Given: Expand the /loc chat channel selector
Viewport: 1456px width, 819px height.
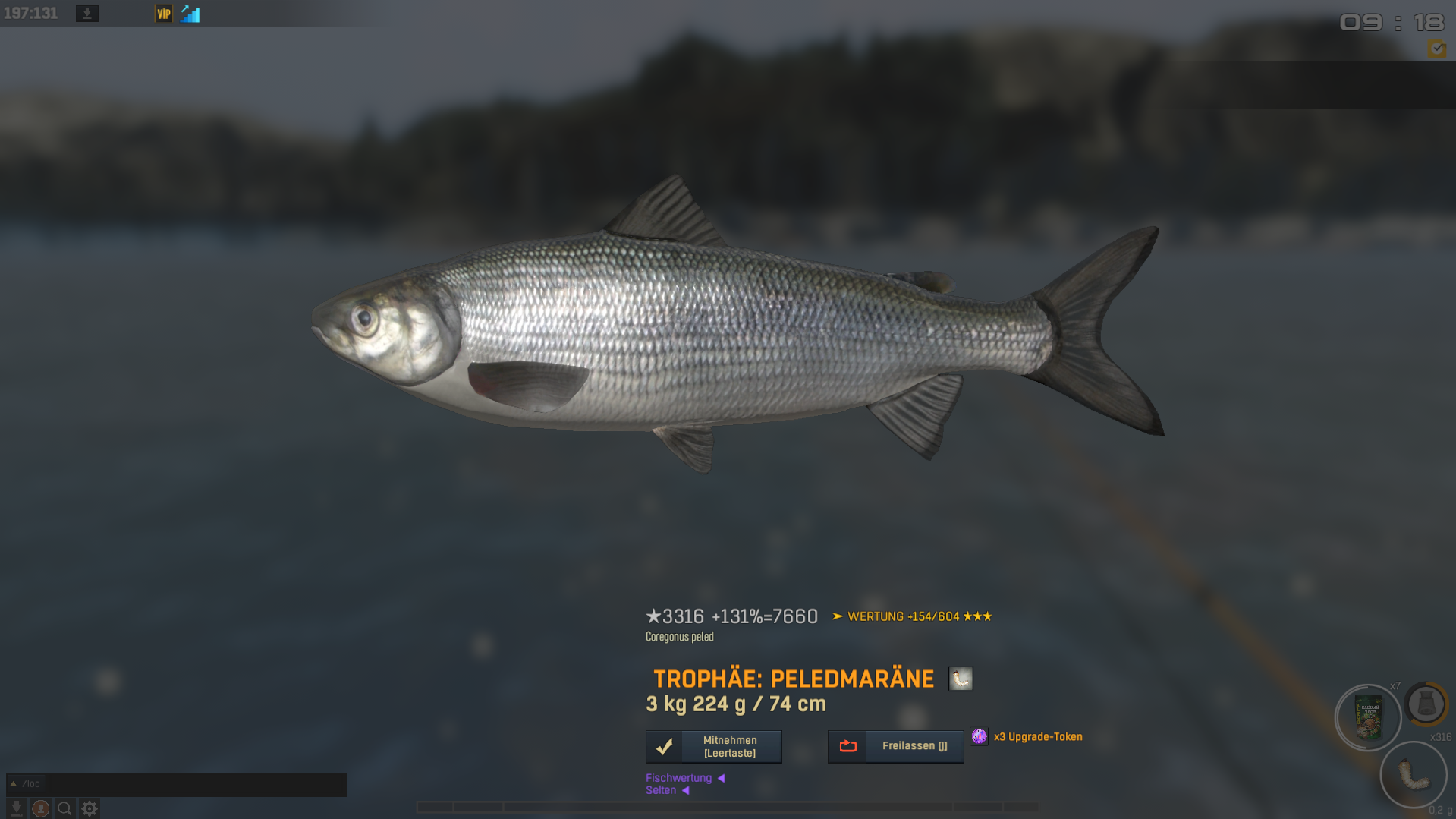Looking at the screenshot, I should coord(25,784).
